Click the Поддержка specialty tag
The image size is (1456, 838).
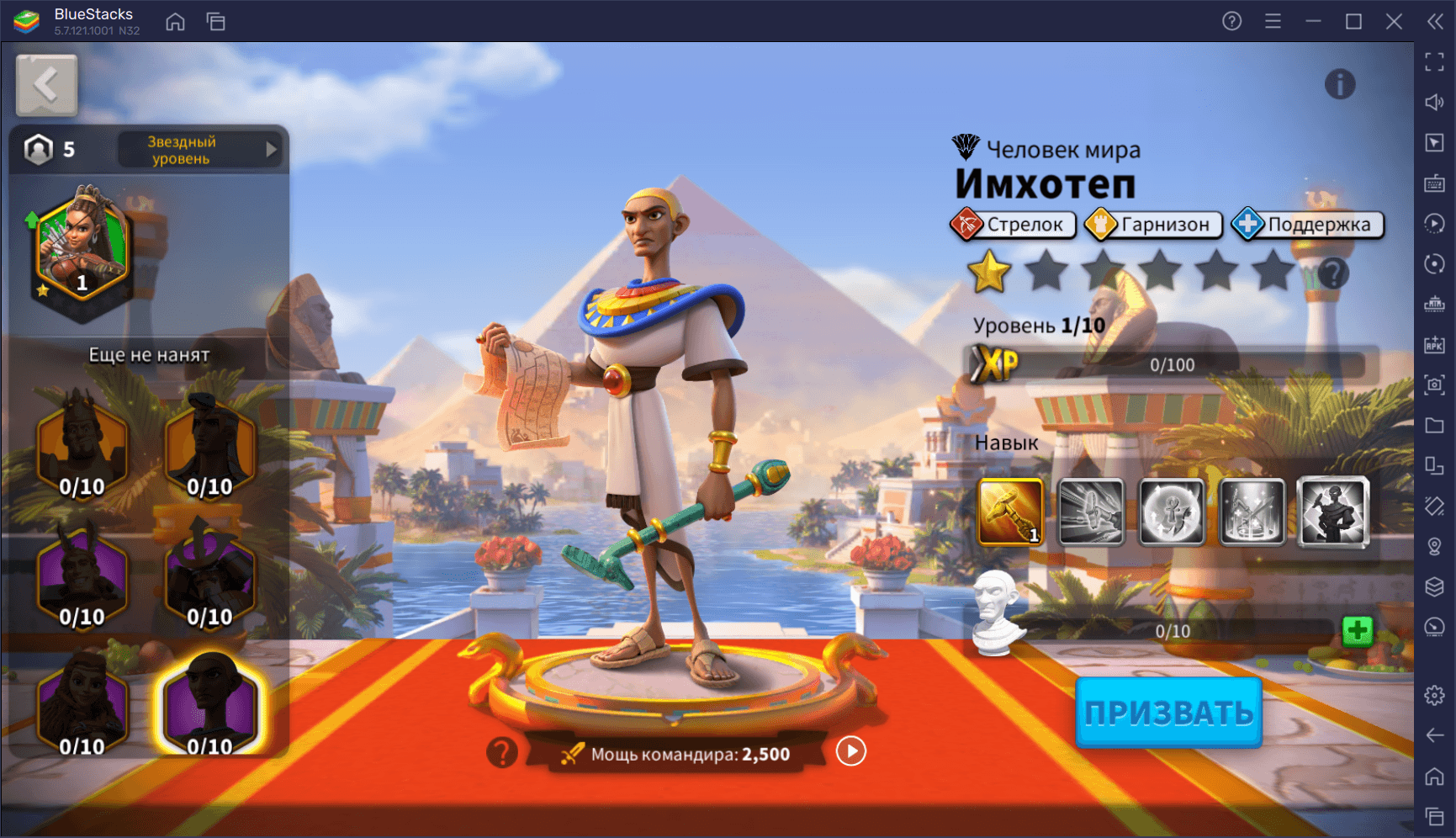[x=1307, y=225]
